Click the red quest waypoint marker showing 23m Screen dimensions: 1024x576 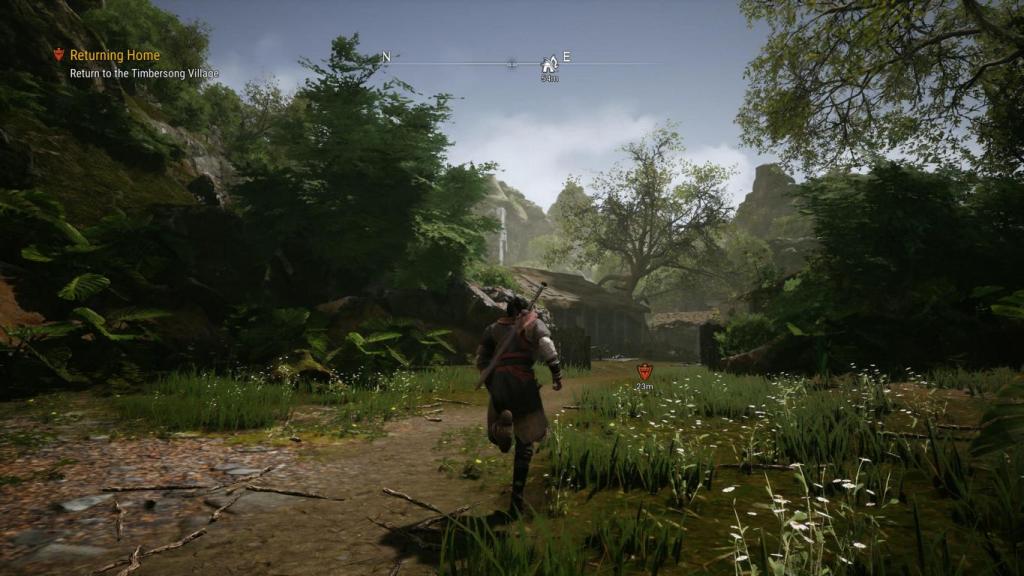(644, 371)
